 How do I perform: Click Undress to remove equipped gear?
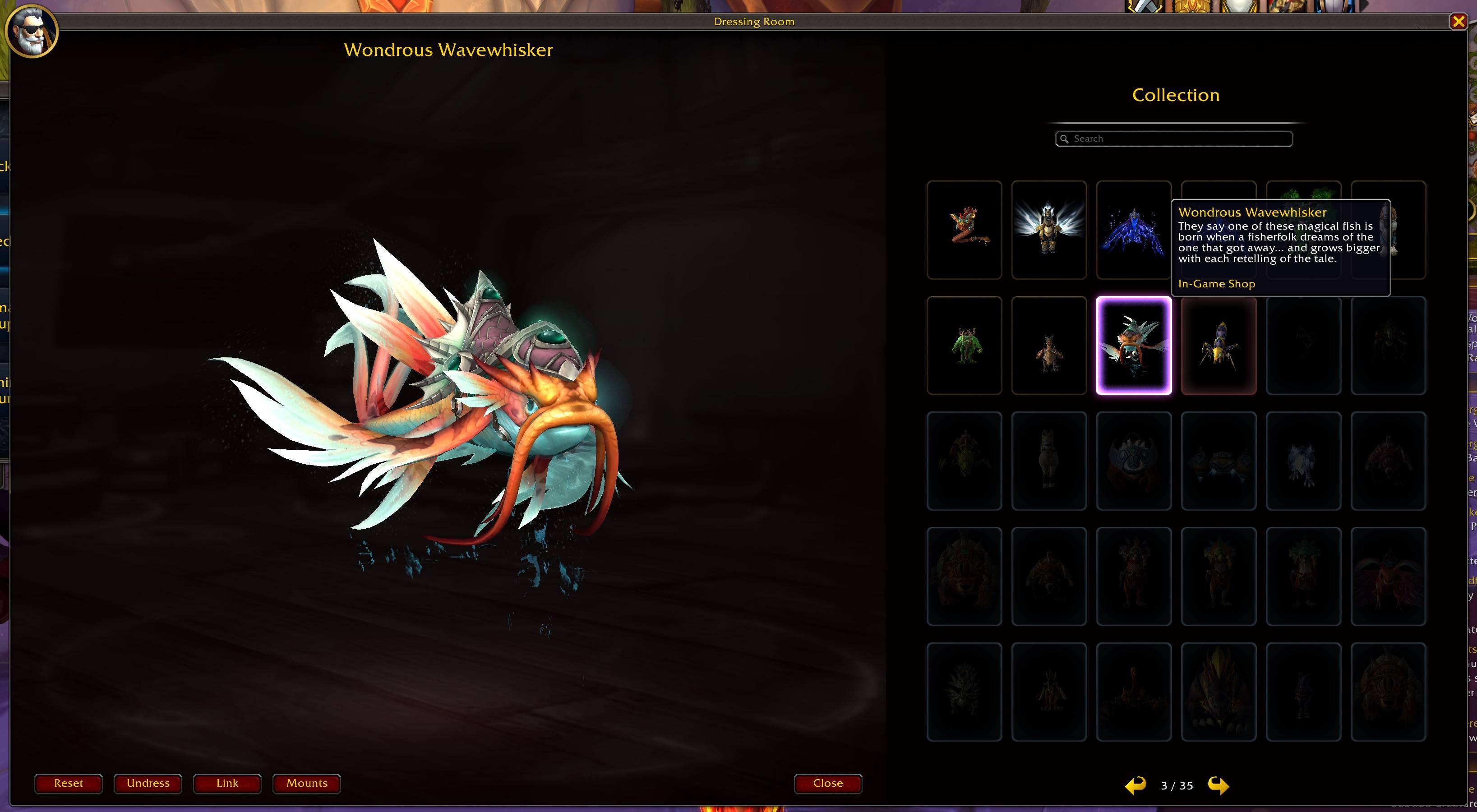(148, 783)
